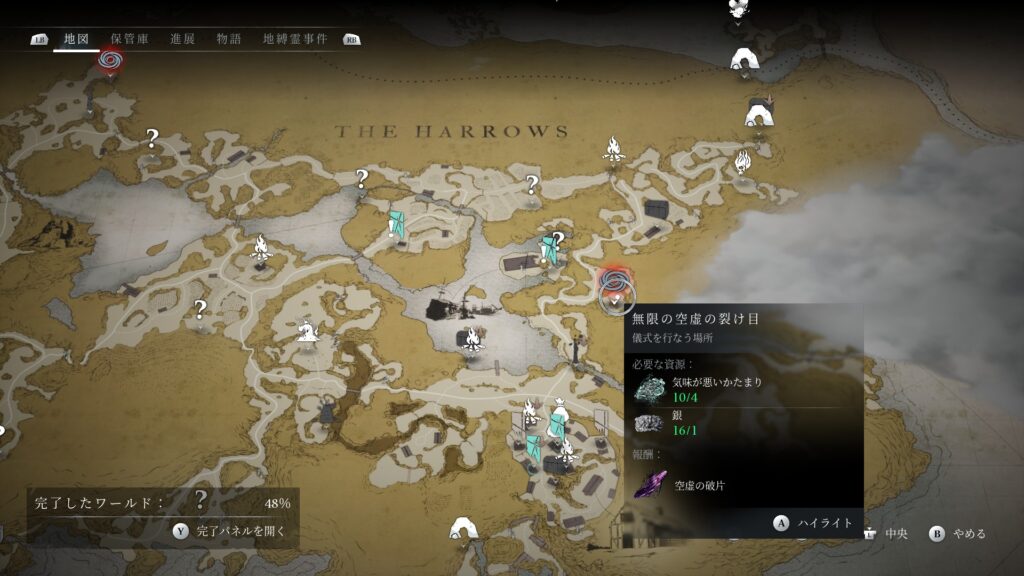Choose the campfire marker beside the shipwreck
Viewport: 1024px width, 576px height.
(471, 341)
